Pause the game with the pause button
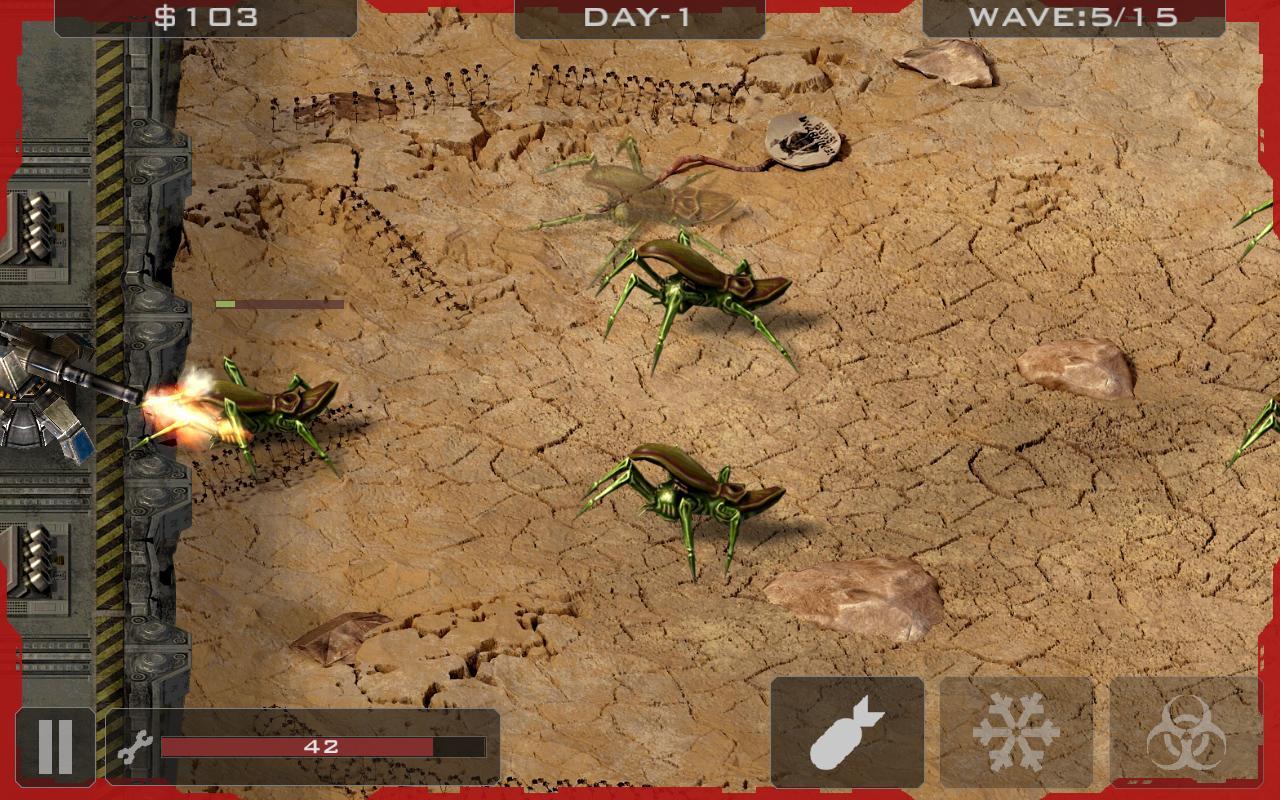This screenshot has height=800, width=1280. [x=55, y=745]
